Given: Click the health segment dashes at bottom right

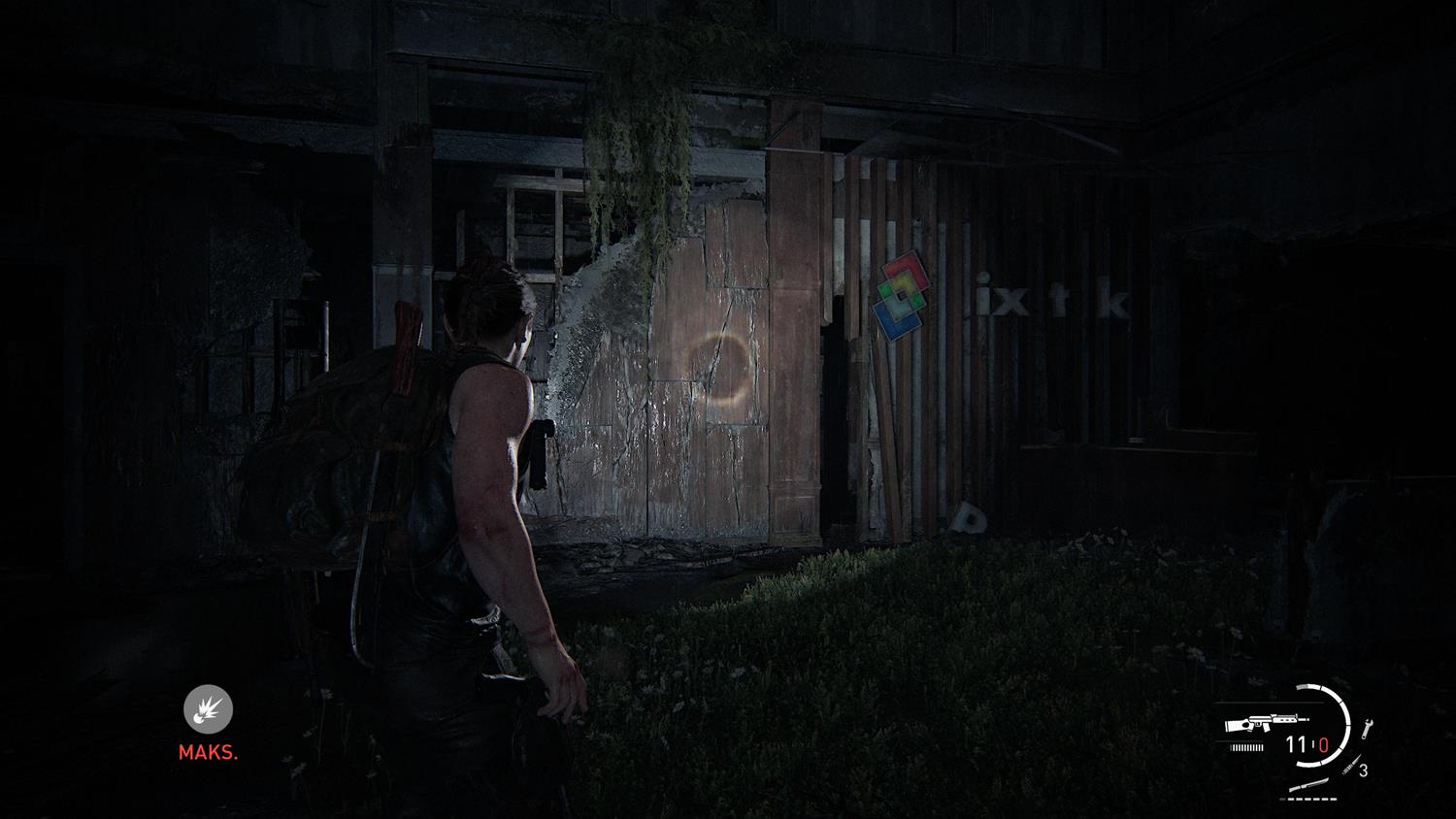Looking at the screenshot, I should pos(1307,799).
